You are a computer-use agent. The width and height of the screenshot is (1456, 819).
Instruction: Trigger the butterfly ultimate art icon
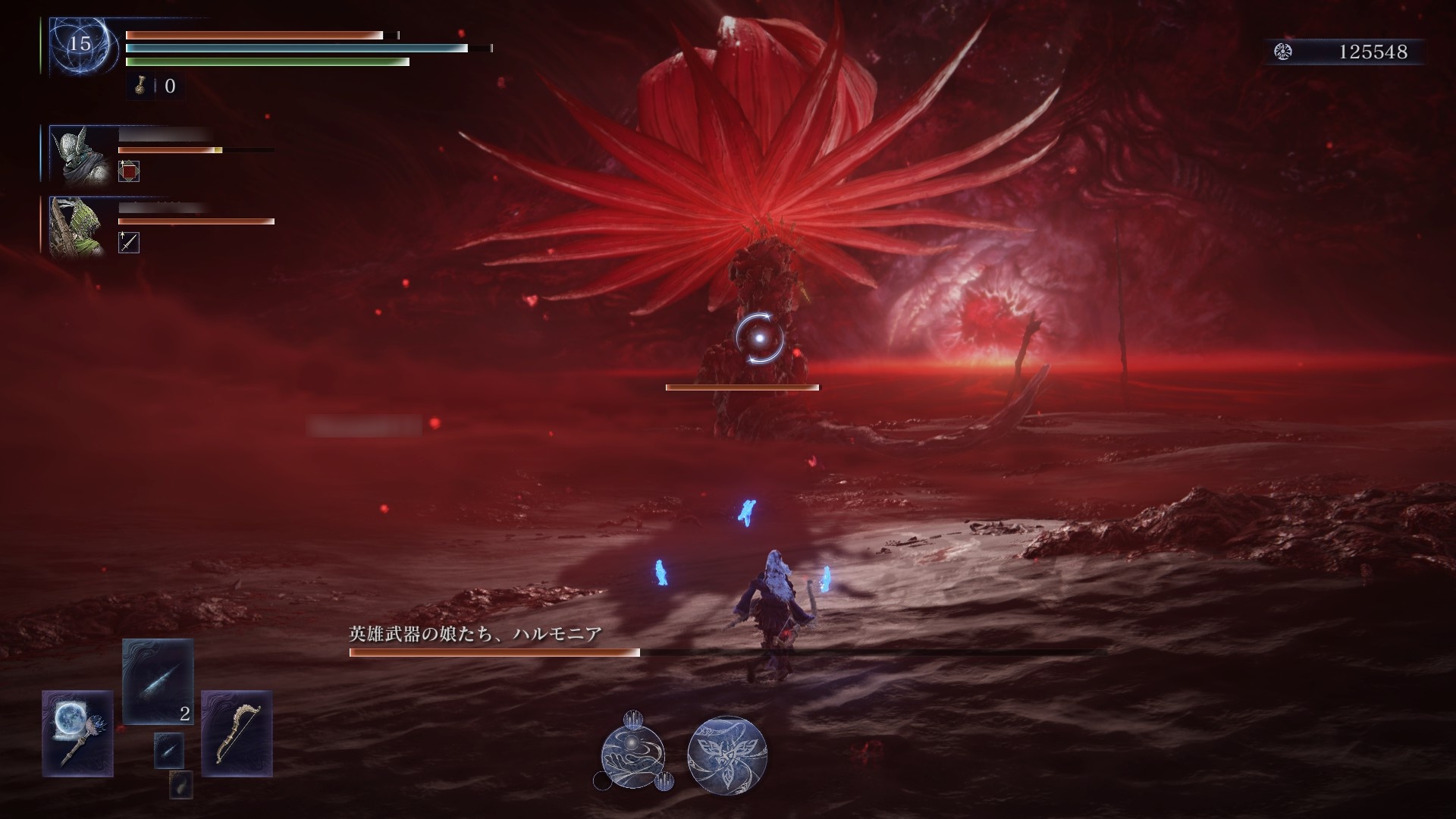(726, 755)
